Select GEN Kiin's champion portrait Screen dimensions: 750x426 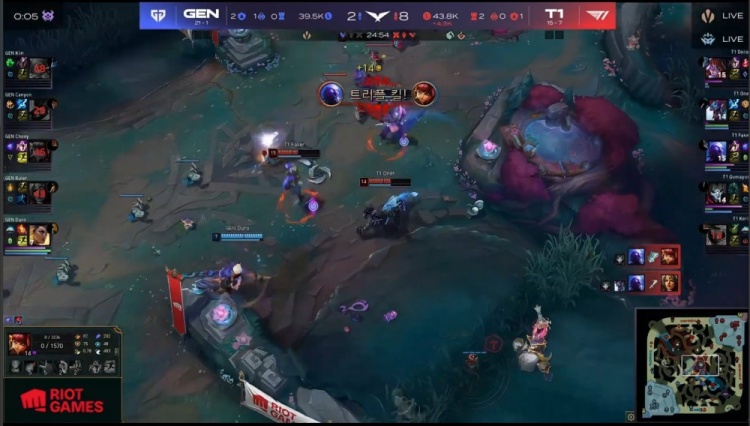(x=39, y=68)
